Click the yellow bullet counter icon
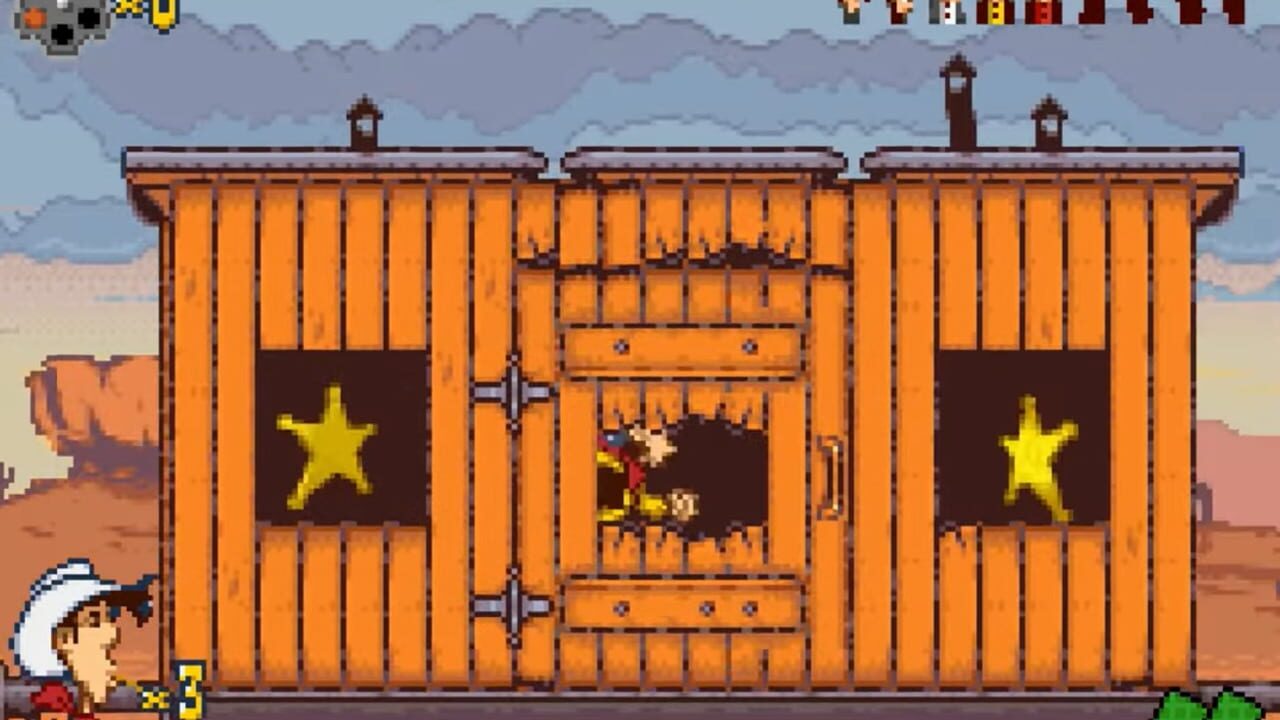Viewport: 1280px width, 720px height. coord(165,18)
